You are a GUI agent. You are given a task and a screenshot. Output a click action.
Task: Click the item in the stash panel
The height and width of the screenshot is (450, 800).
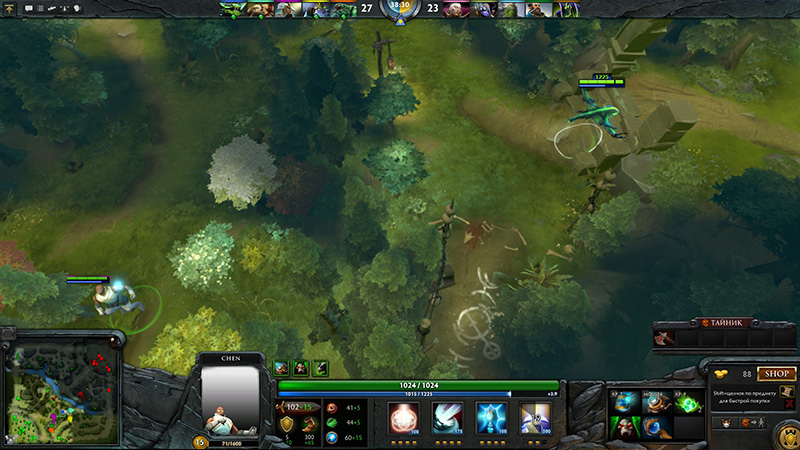pyautogui.click(x=665, y=340)
